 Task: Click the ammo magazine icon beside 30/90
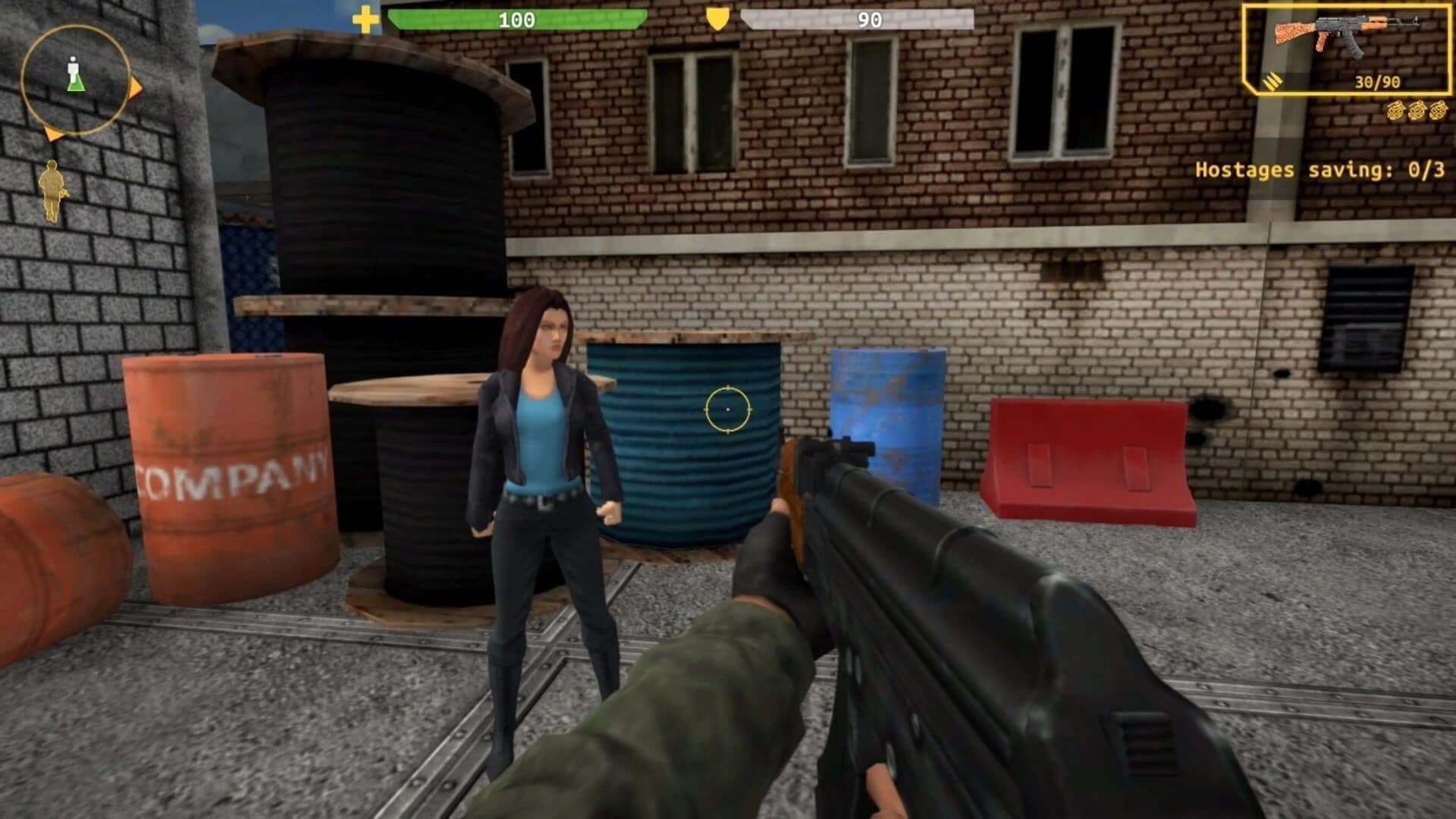1272,82
